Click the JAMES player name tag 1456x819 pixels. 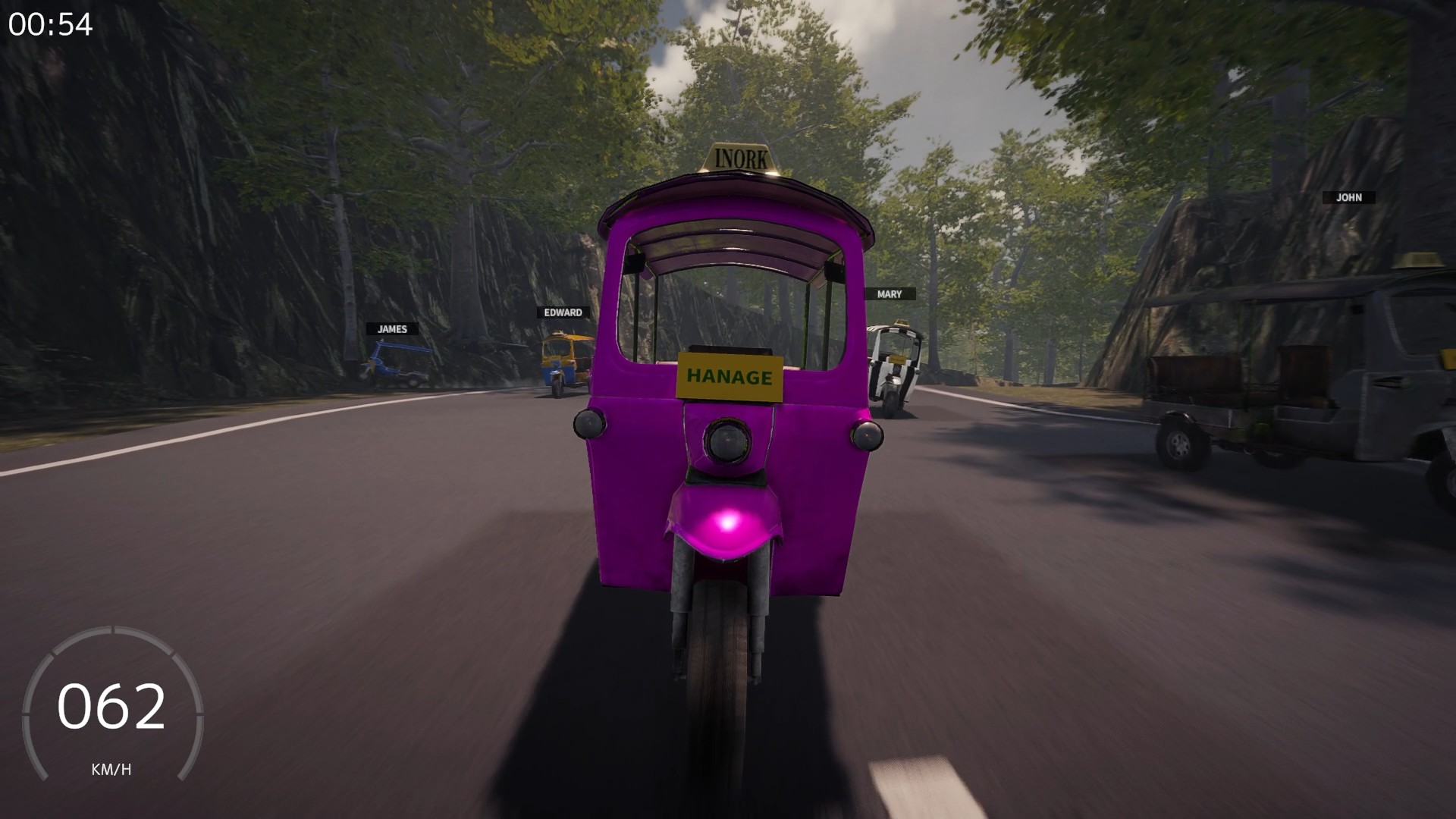pyautogui.click(x=391, y=329)
